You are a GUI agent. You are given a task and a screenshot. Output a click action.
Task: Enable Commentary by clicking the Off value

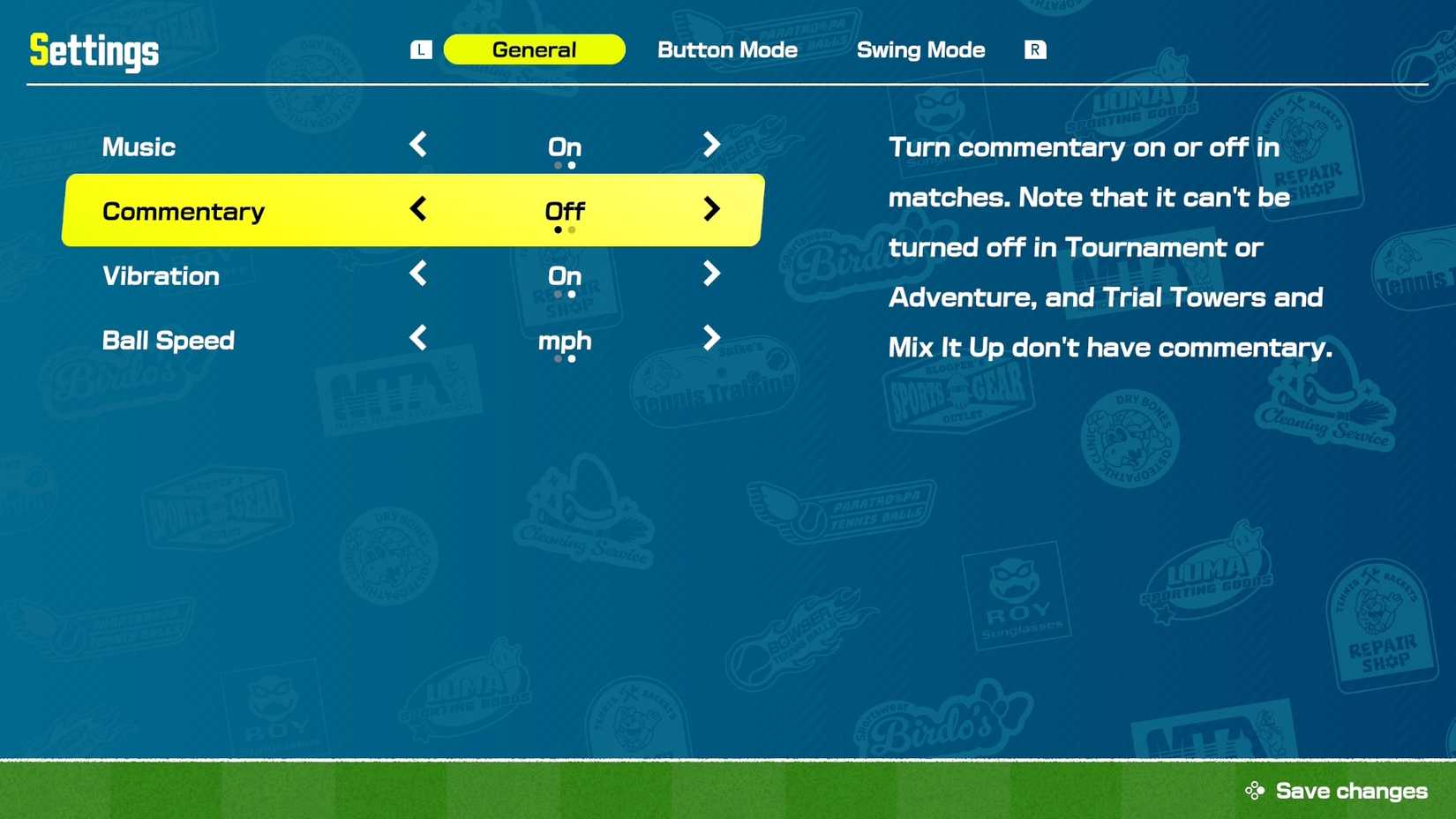point(564,210)
